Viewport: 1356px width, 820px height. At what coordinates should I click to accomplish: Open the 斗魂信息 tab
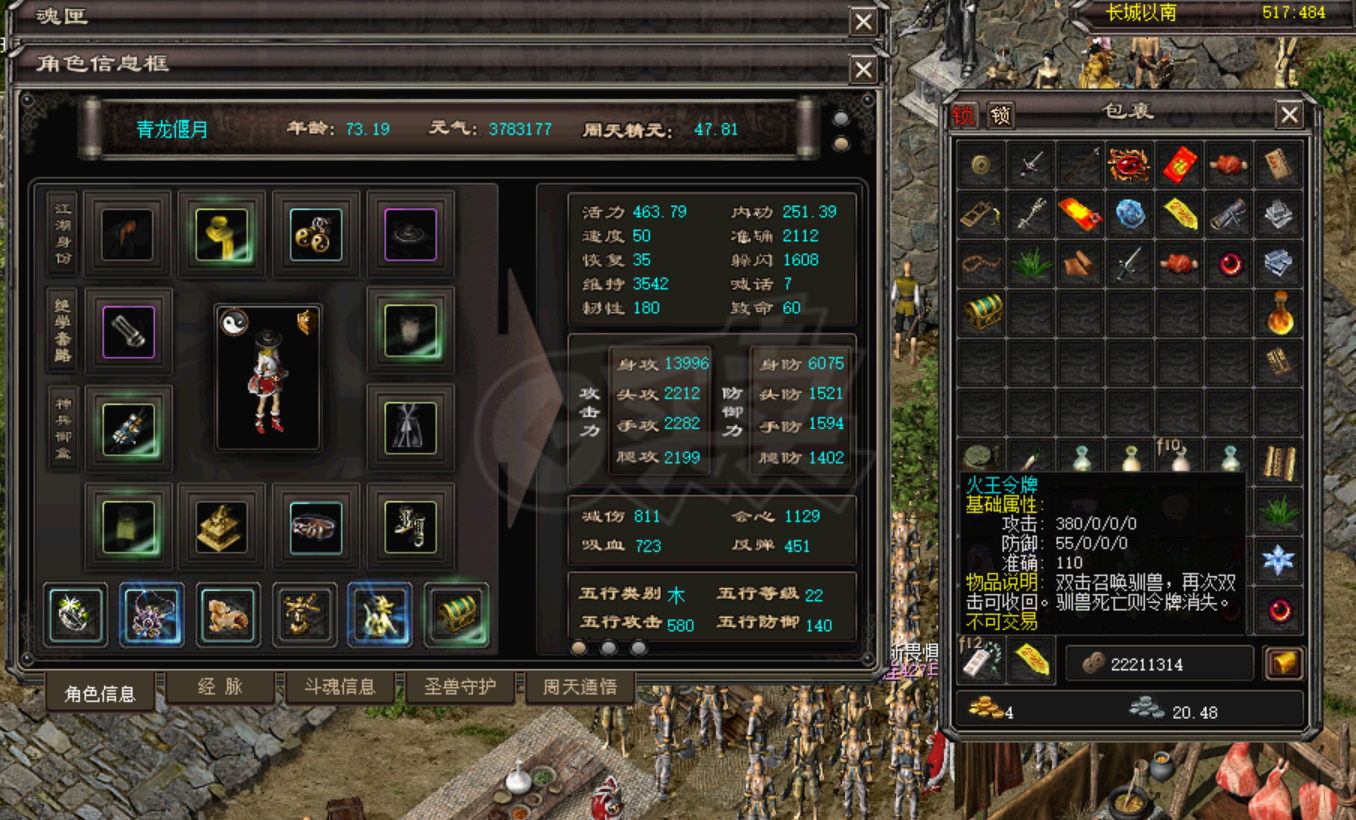tap(340, 687)
